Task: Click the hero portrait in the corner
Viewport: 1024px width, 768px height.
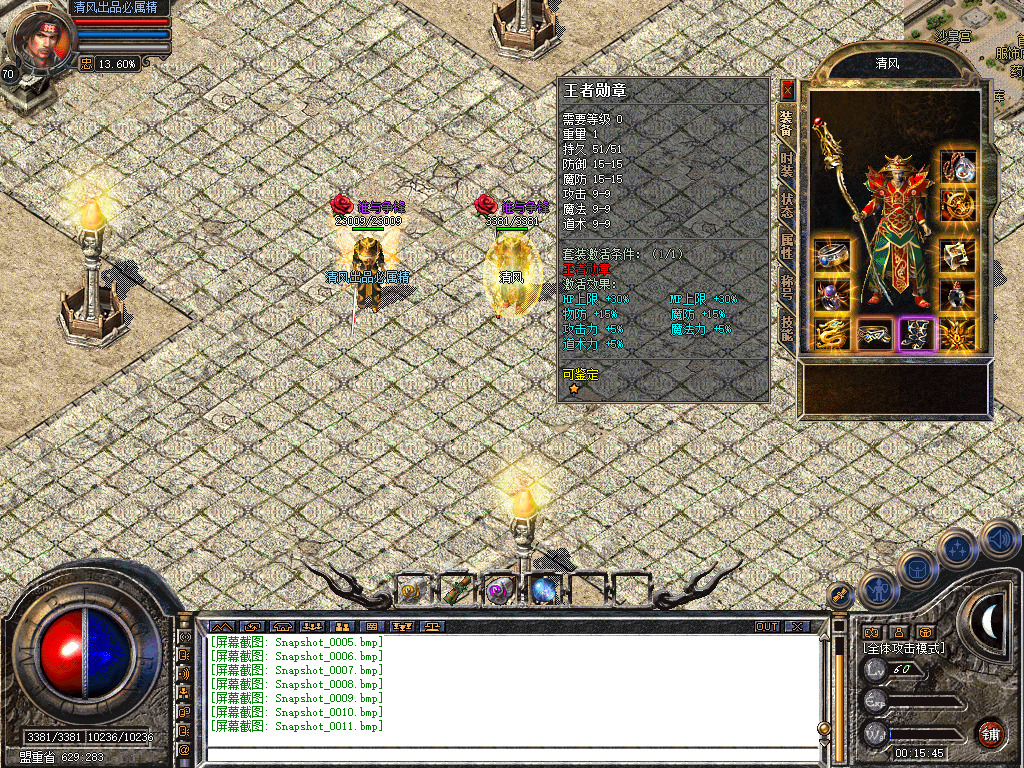Action: point(40,40)
